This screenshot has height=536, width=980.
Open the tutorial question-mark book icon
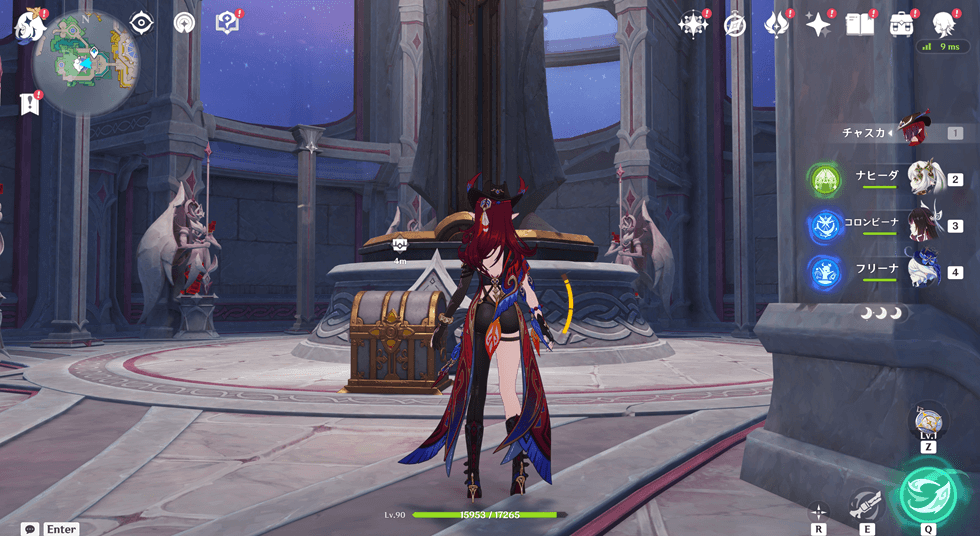(x=227, y=22)
